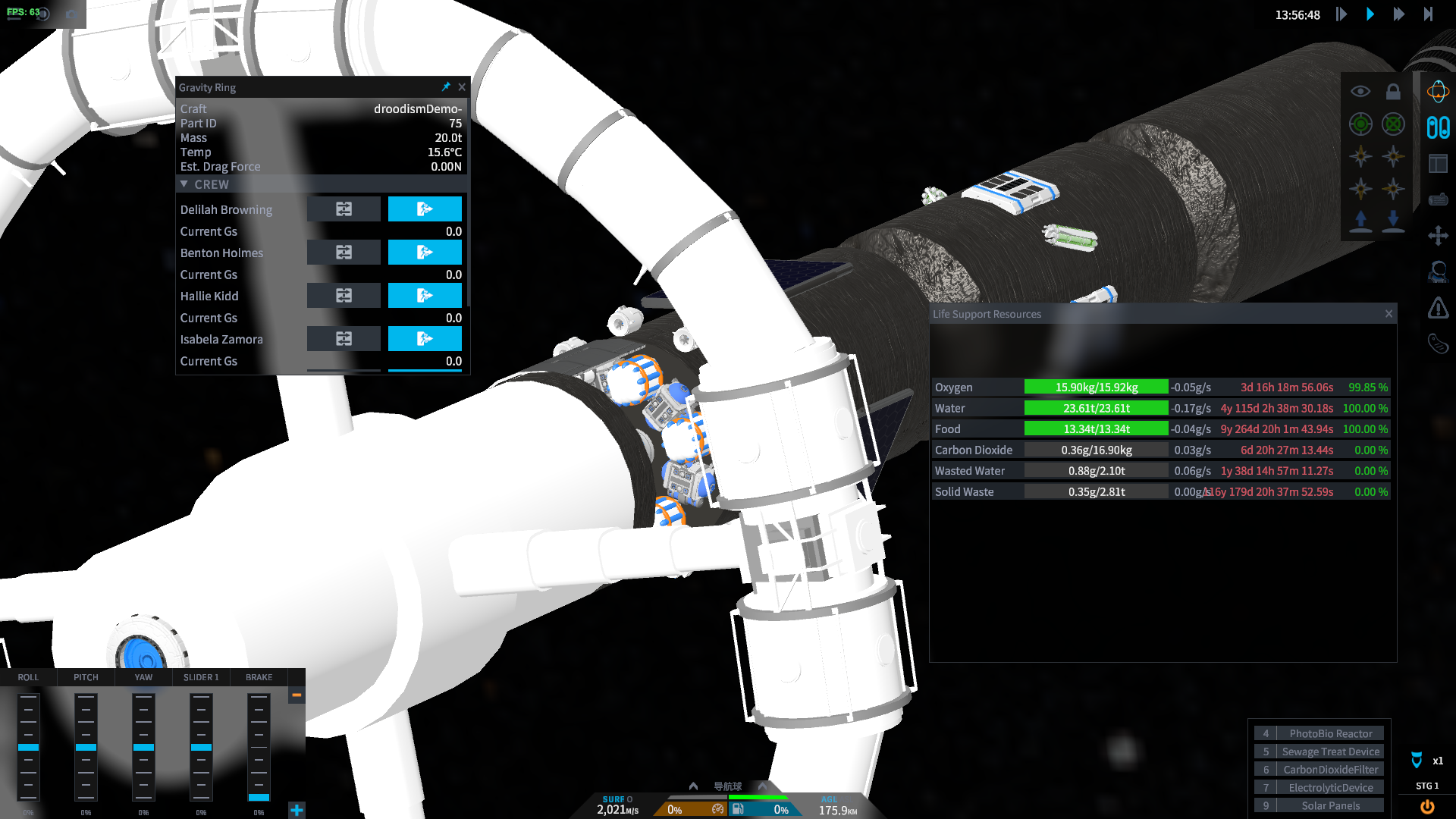The image size is (1456, 819).
Task: Close the Gravity Ring part panel
Action: (x=462, y=87)
